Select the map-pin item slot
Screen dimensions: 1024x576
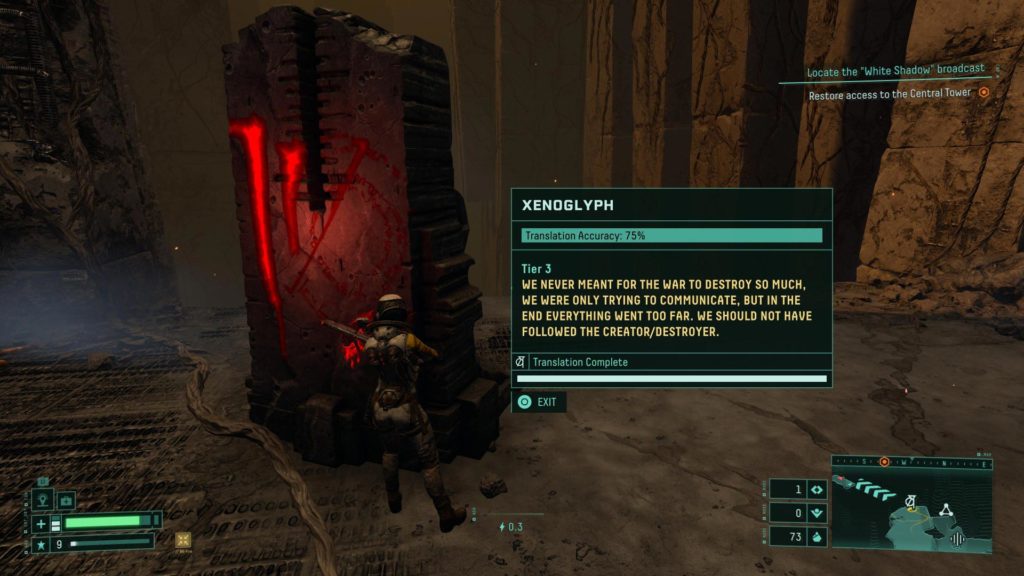[x=44, y=500]
